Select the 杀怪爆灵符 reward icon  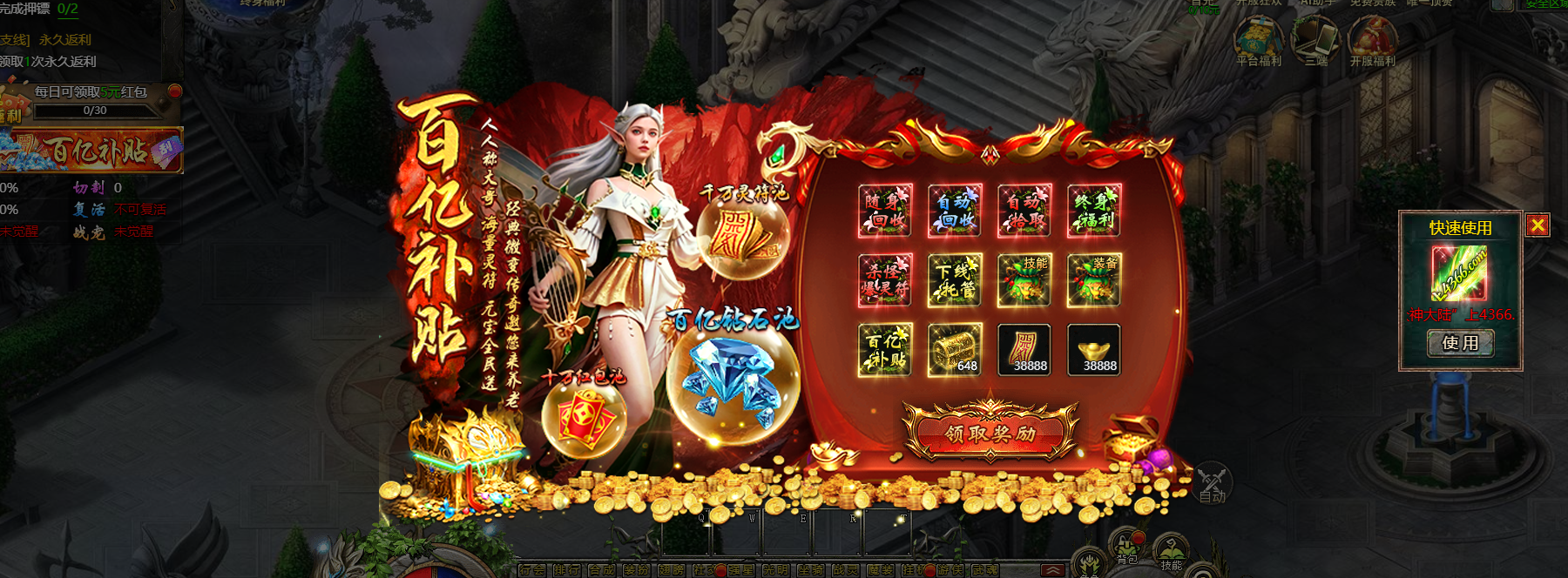pos(885,280)
